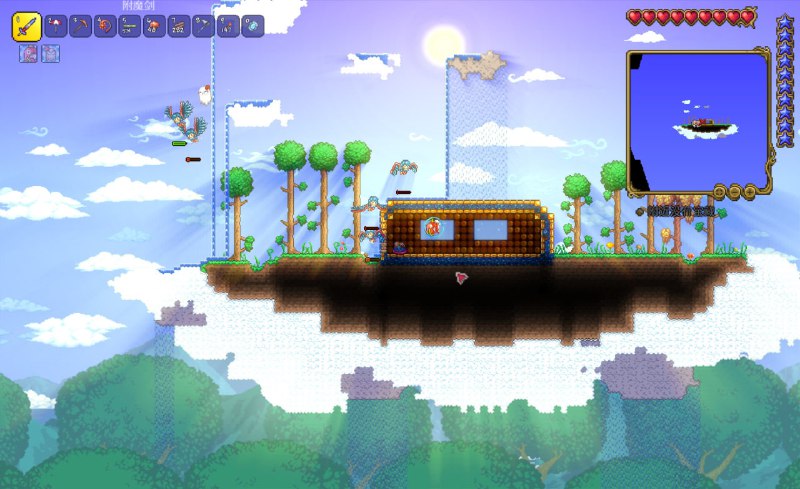
Task: Select the red umbrella in hotbar slot 2
Action: (56, 26)
